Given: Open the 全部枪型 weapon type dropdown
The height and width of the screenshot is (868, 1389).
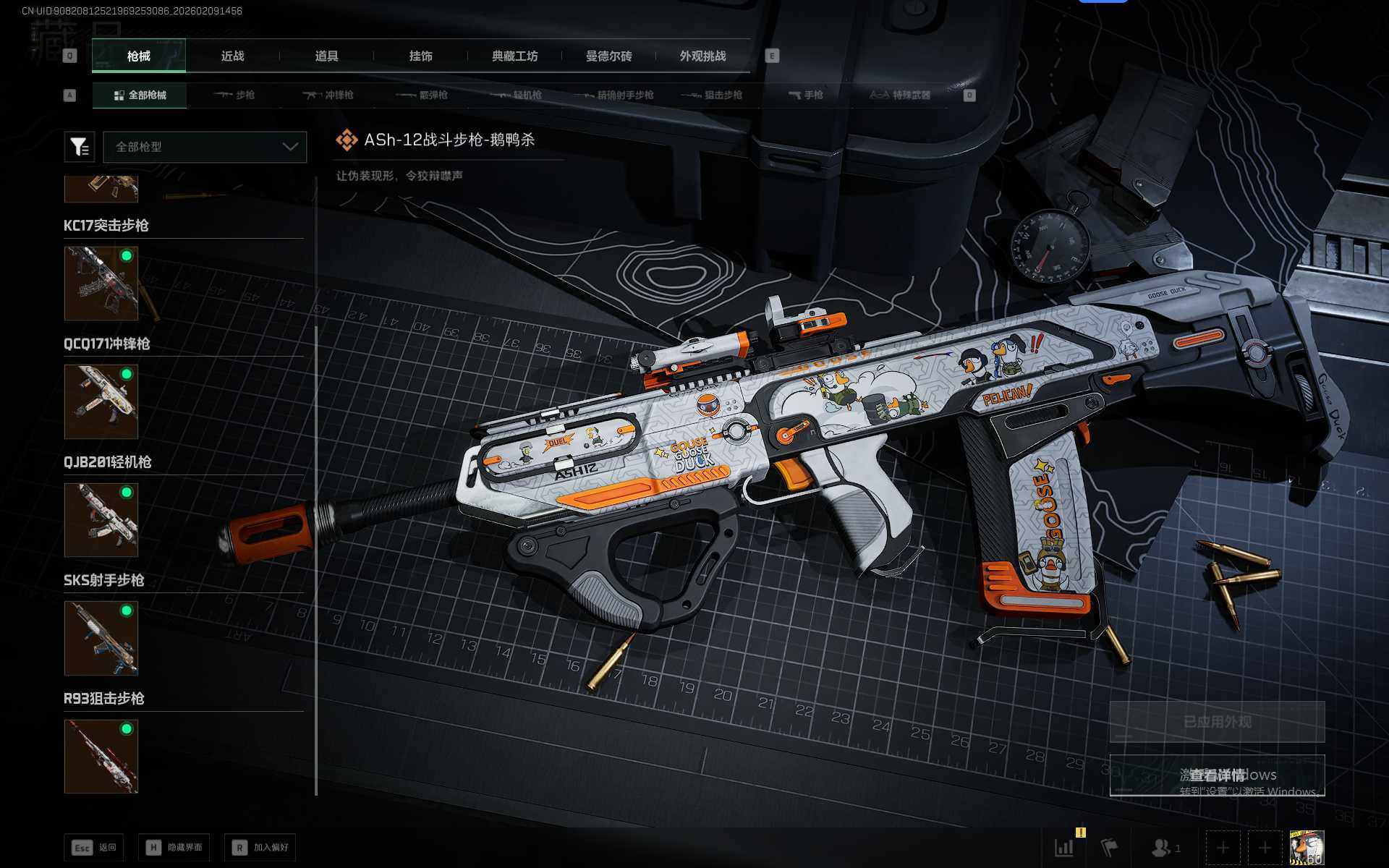Looking at the screenshot, I should tap(205, 147).
